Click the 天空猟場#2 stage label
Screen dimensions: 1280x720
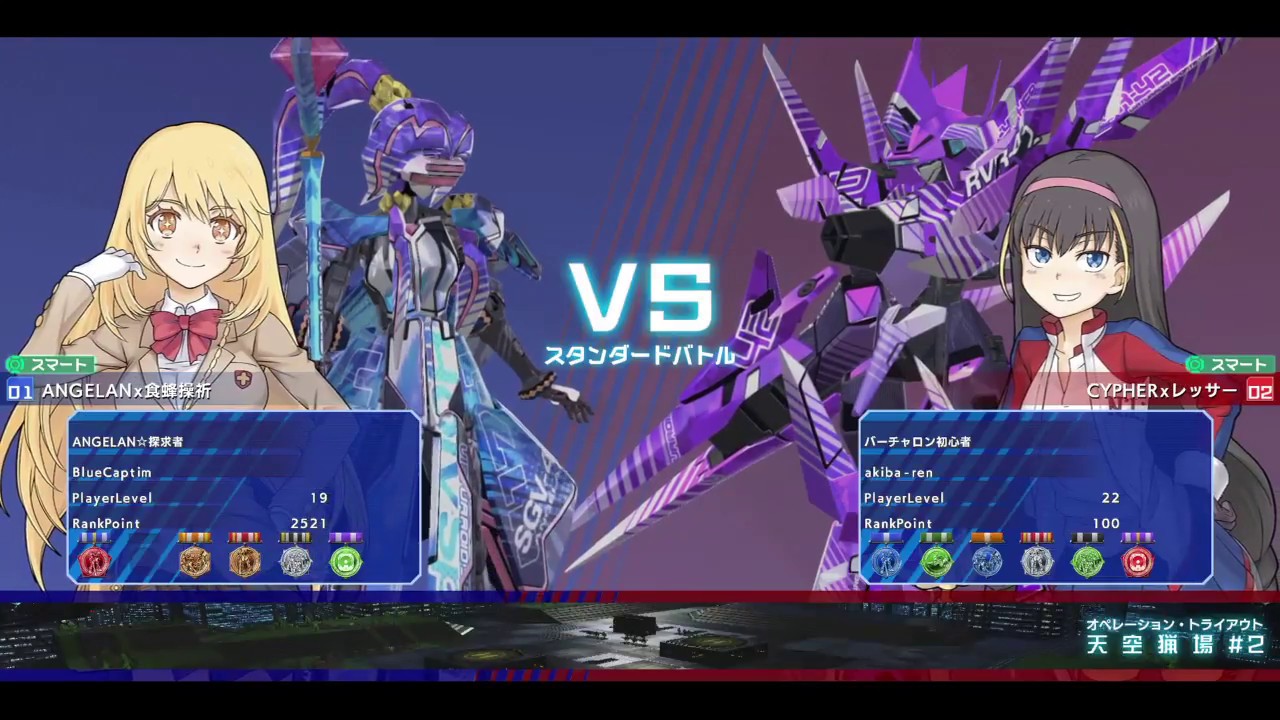click(x=1176, y=645)
